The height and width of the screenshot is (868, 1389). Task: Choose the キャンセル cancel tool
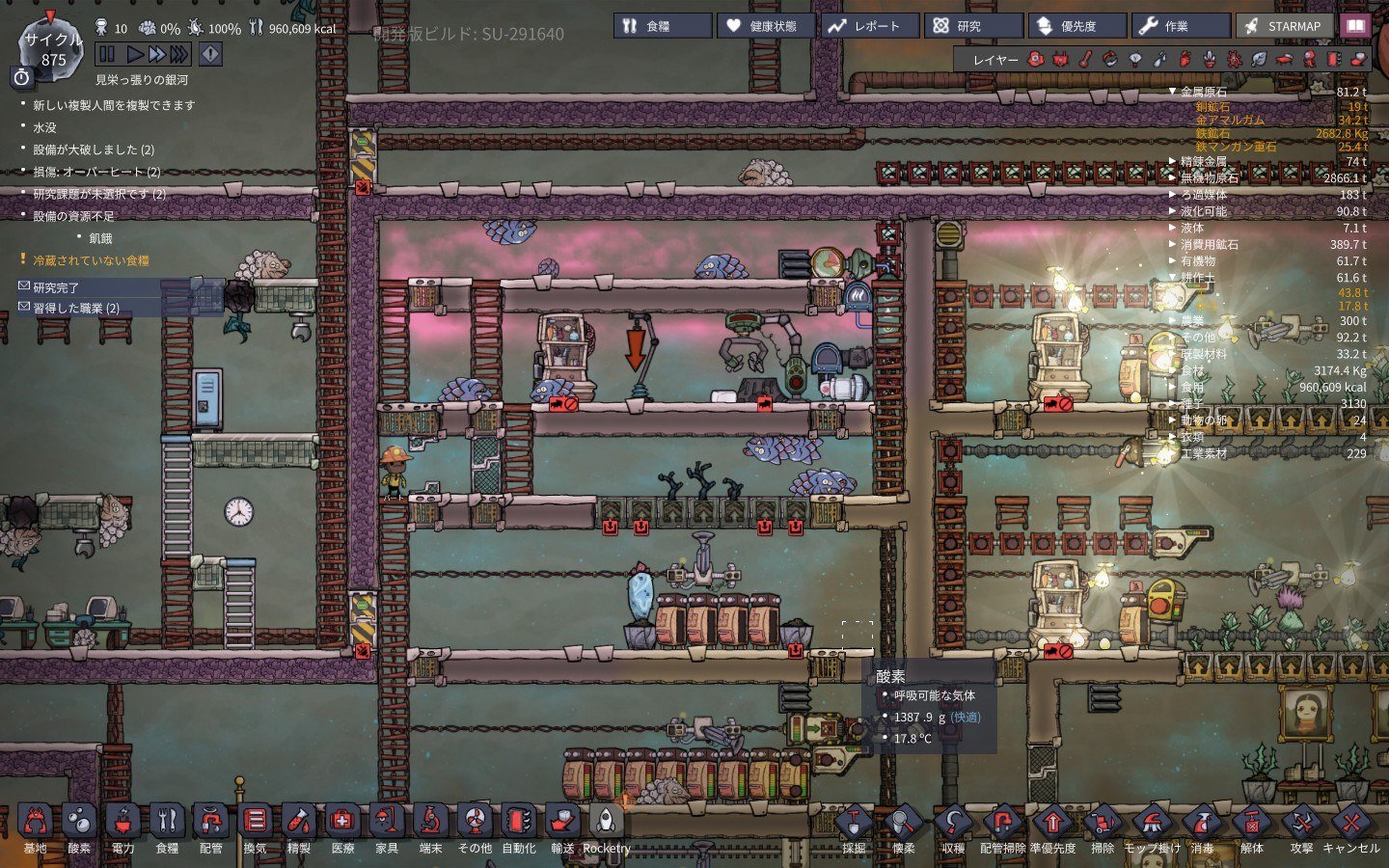point(1350,825)
